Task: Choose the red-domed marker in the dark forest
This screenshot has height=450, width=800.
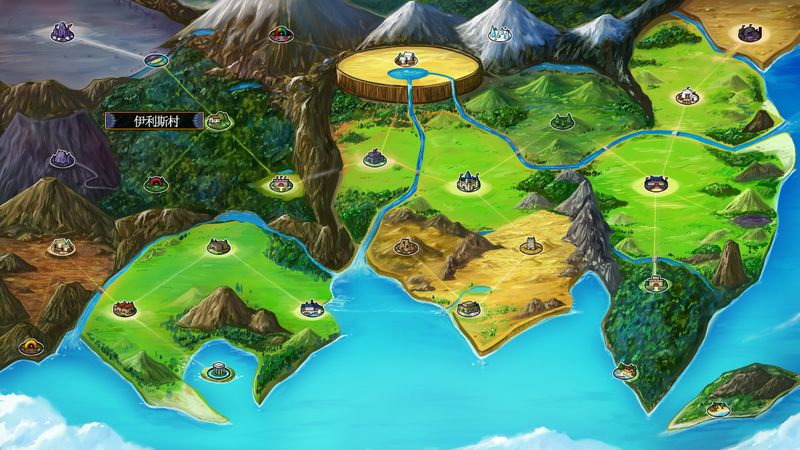Action: (x=154, y=184)
